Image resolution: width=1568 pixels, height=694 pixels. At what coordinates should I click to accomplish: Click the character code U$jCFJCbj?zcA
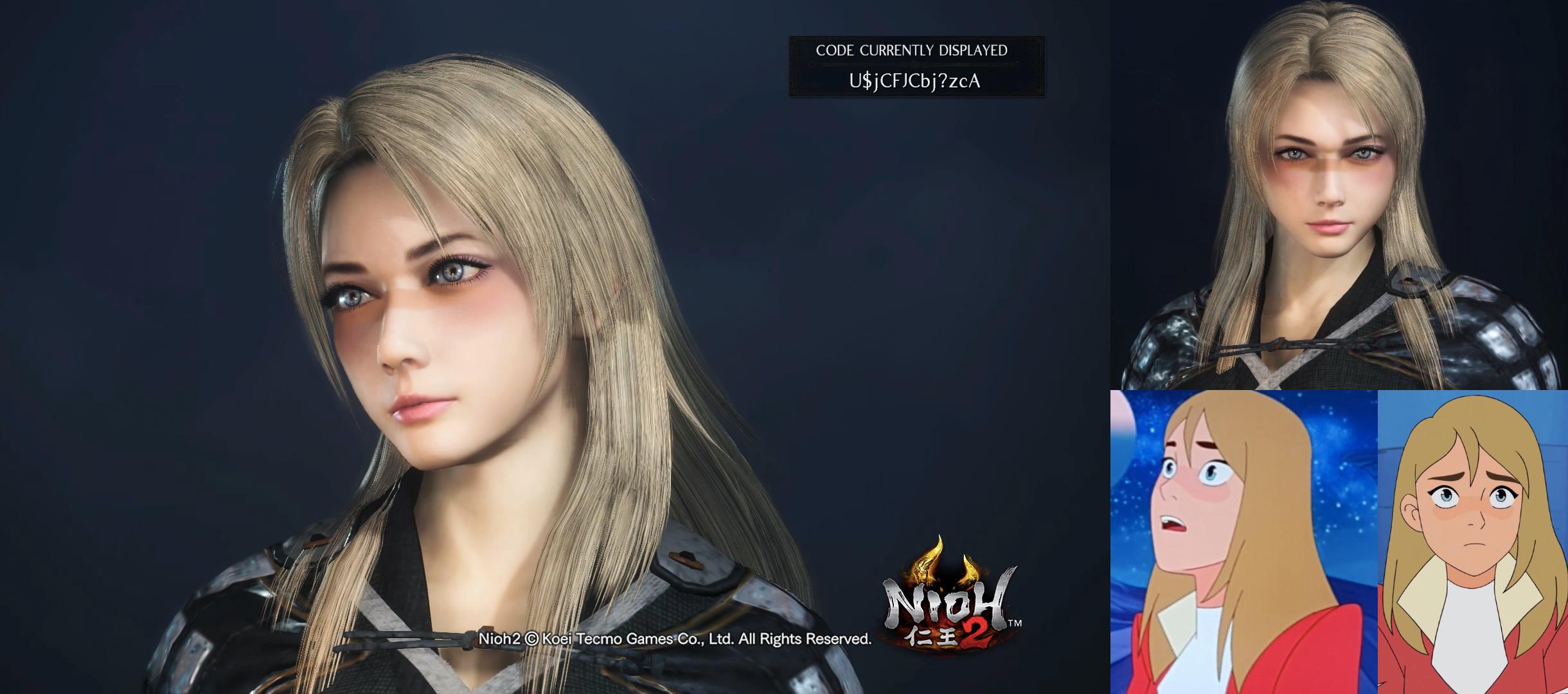coord(915,84)
